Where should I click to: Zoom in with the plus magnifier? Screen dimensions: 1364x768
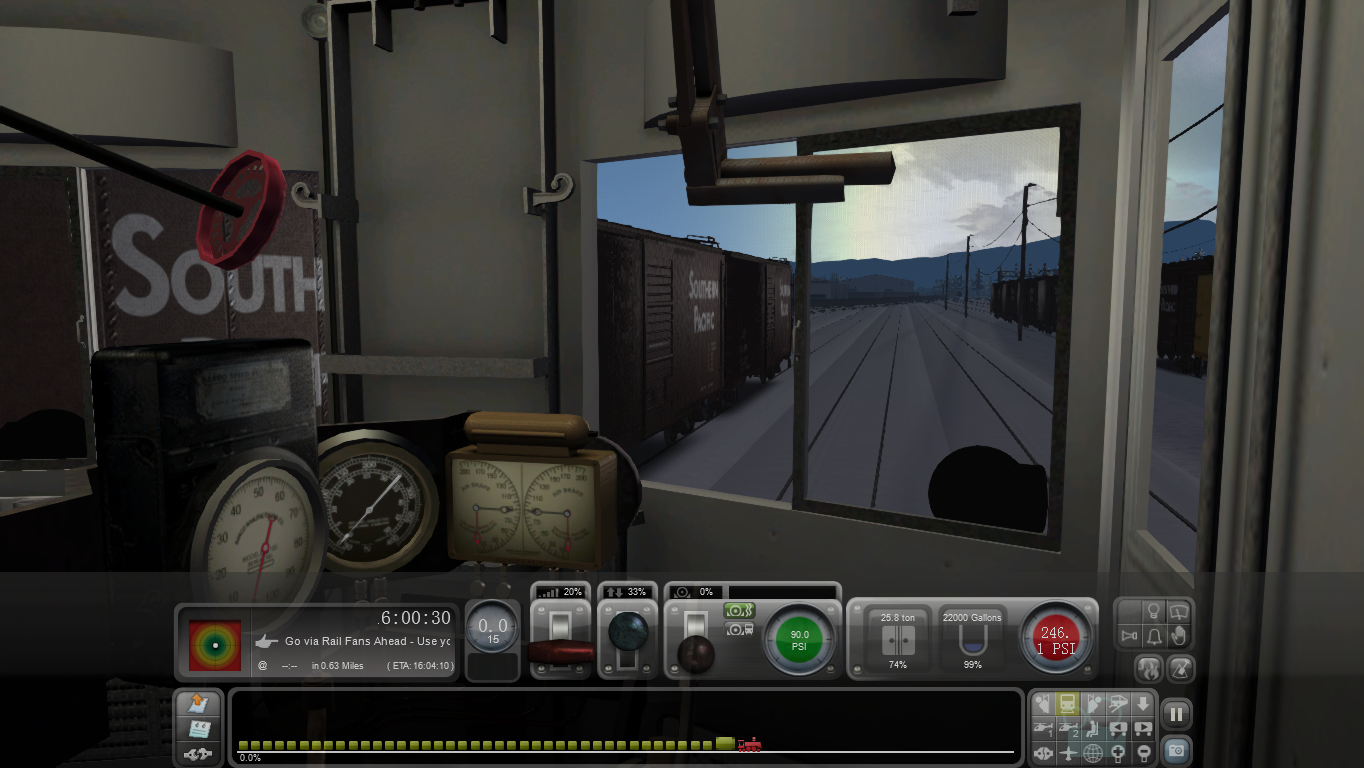1118,753
